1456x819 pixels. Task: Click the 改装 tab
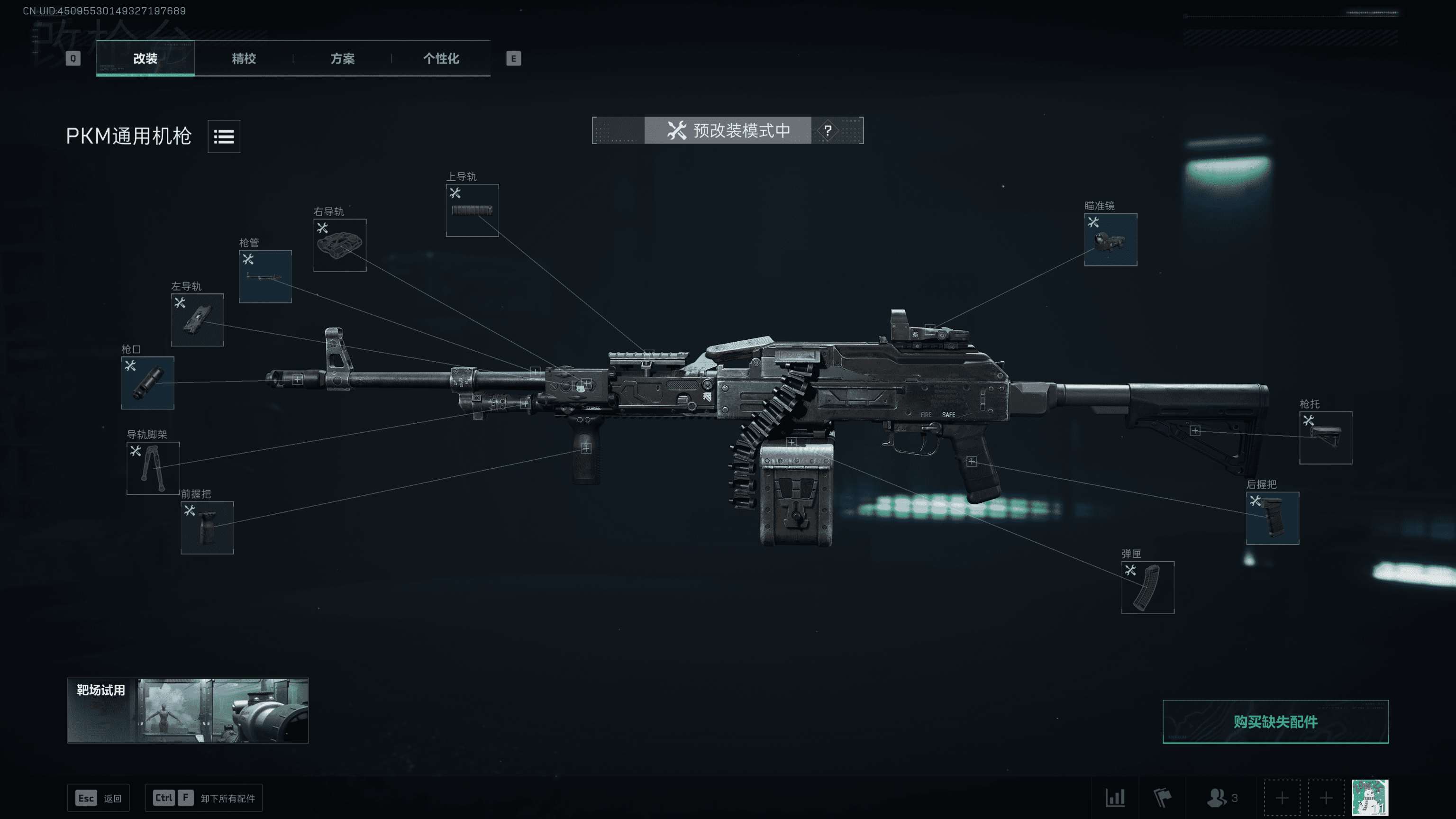click(145, 58)
